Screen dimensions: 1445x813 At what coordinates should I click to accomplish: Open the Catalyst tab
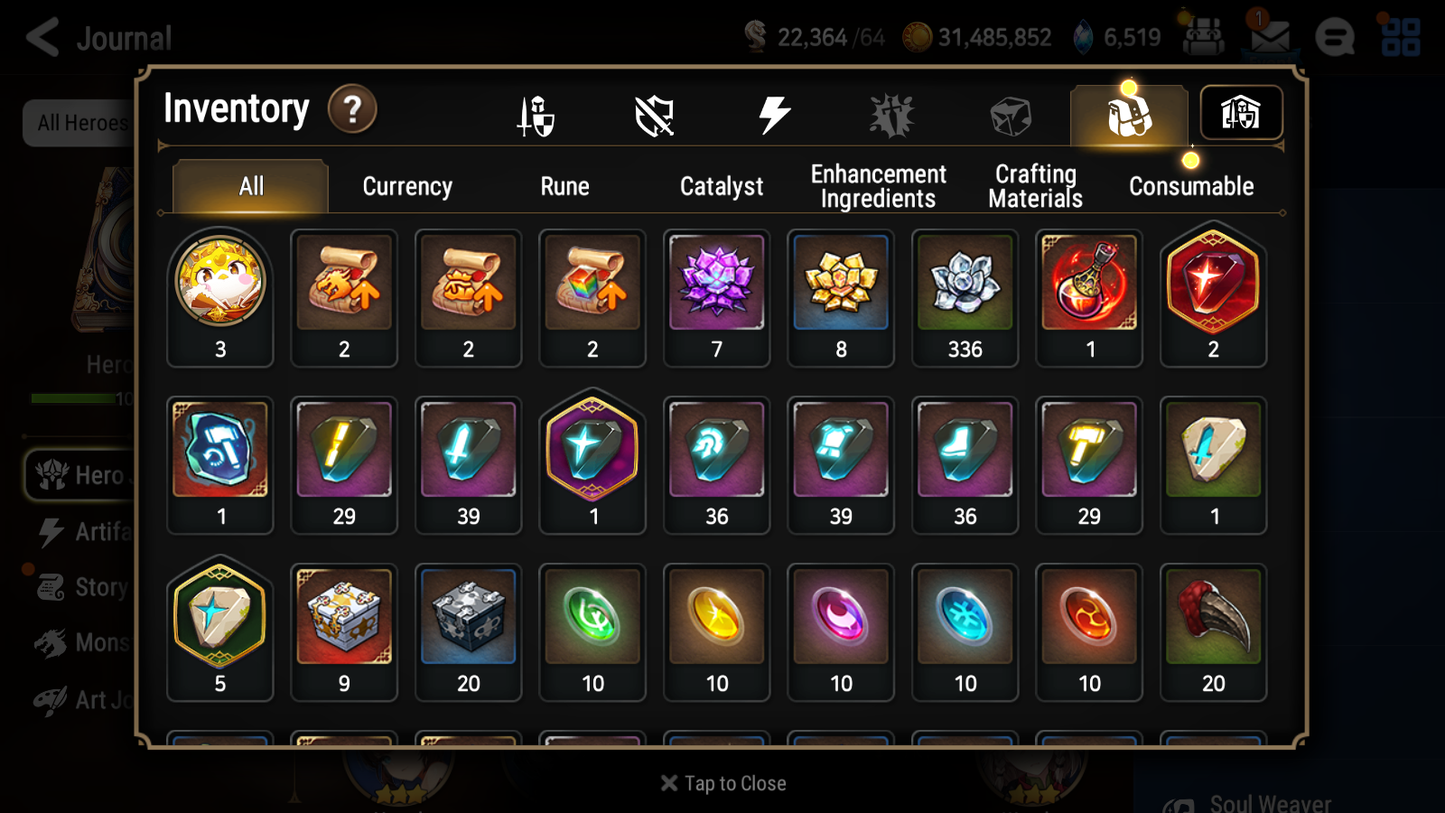[722, 186]
